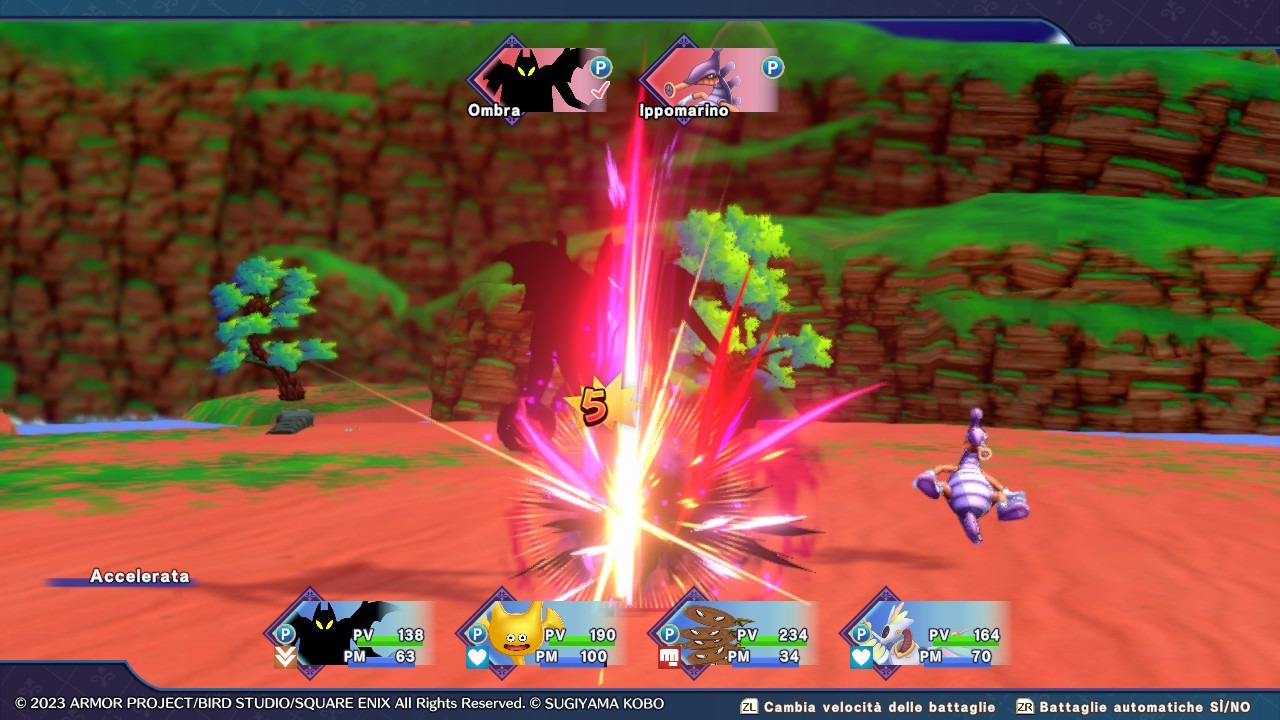Choose the shadow party monster card
This screenshot has height=720, width=1280.
click(352, 634)
